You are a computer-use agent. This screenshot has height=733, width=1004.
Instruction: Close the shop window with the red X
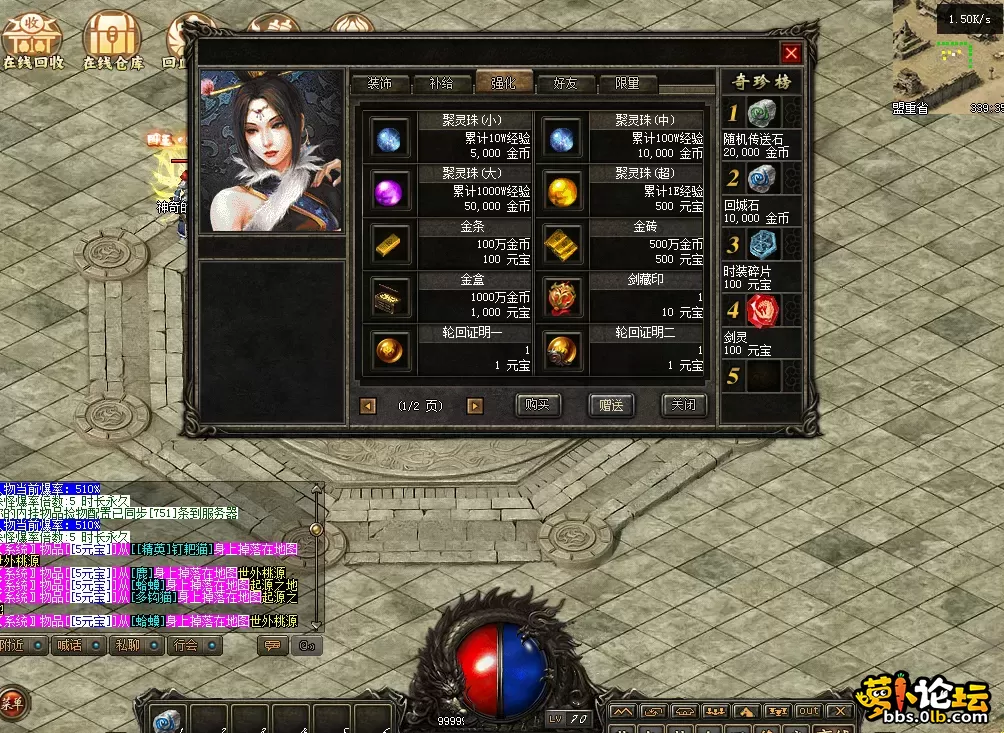point(791,53)
